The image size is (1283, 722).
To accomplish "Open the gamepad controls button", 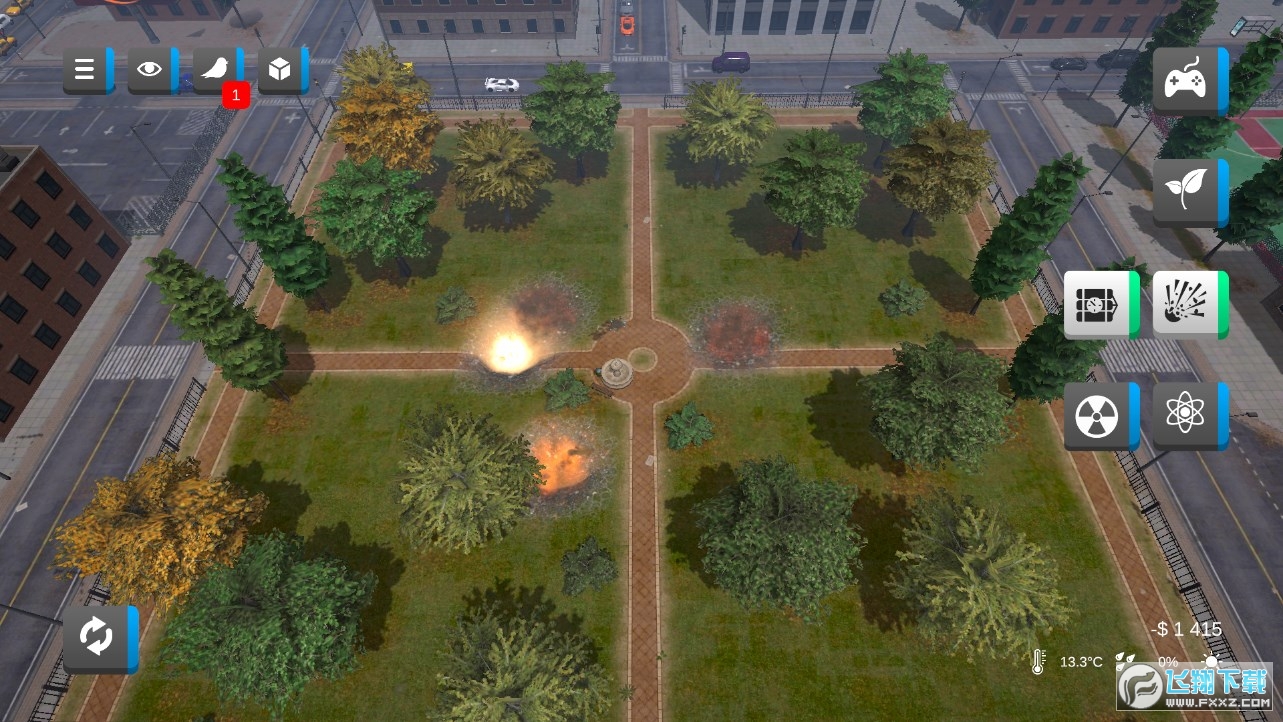I will (1187, 80).
